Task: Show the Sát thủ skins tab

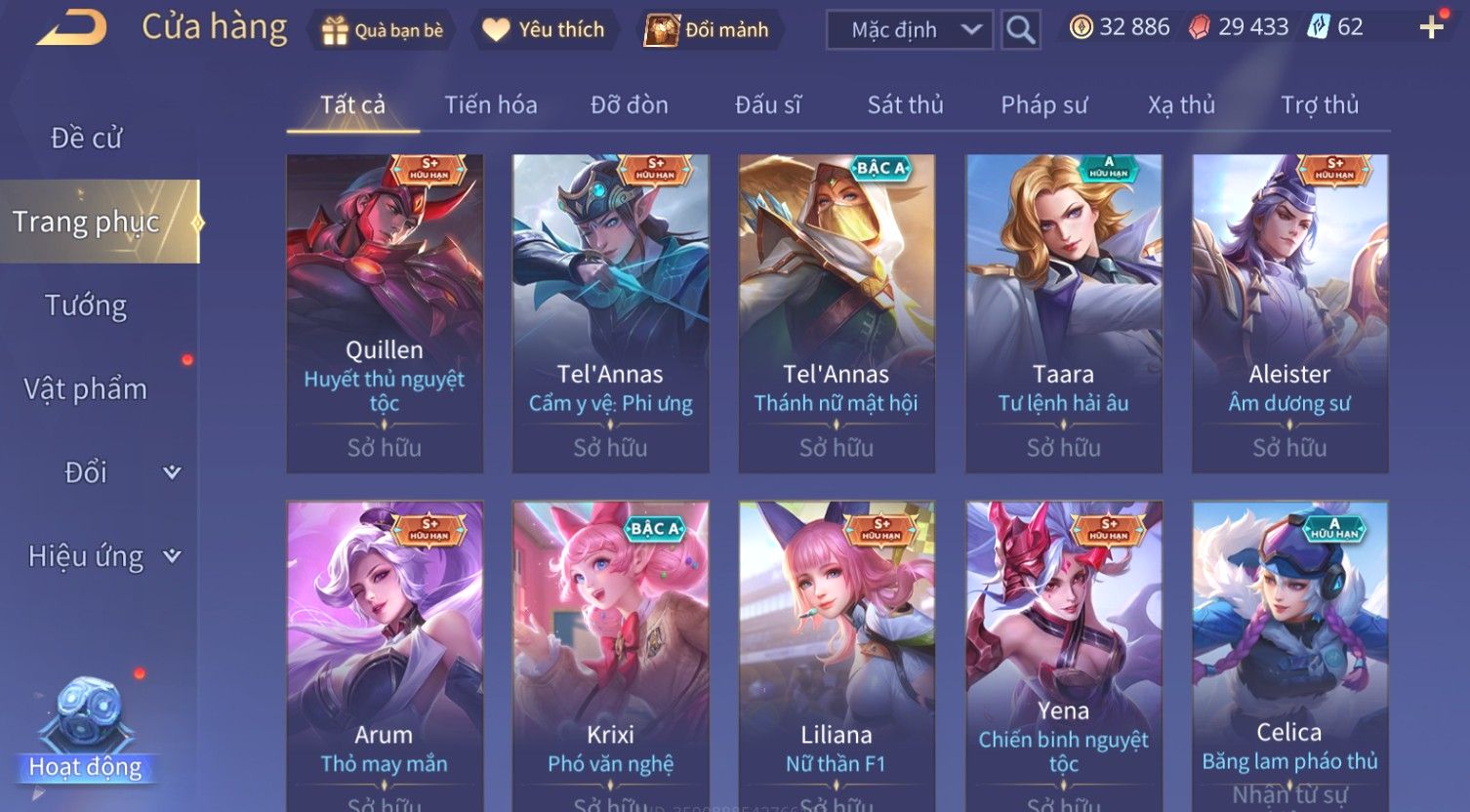Action: point(905,104)
